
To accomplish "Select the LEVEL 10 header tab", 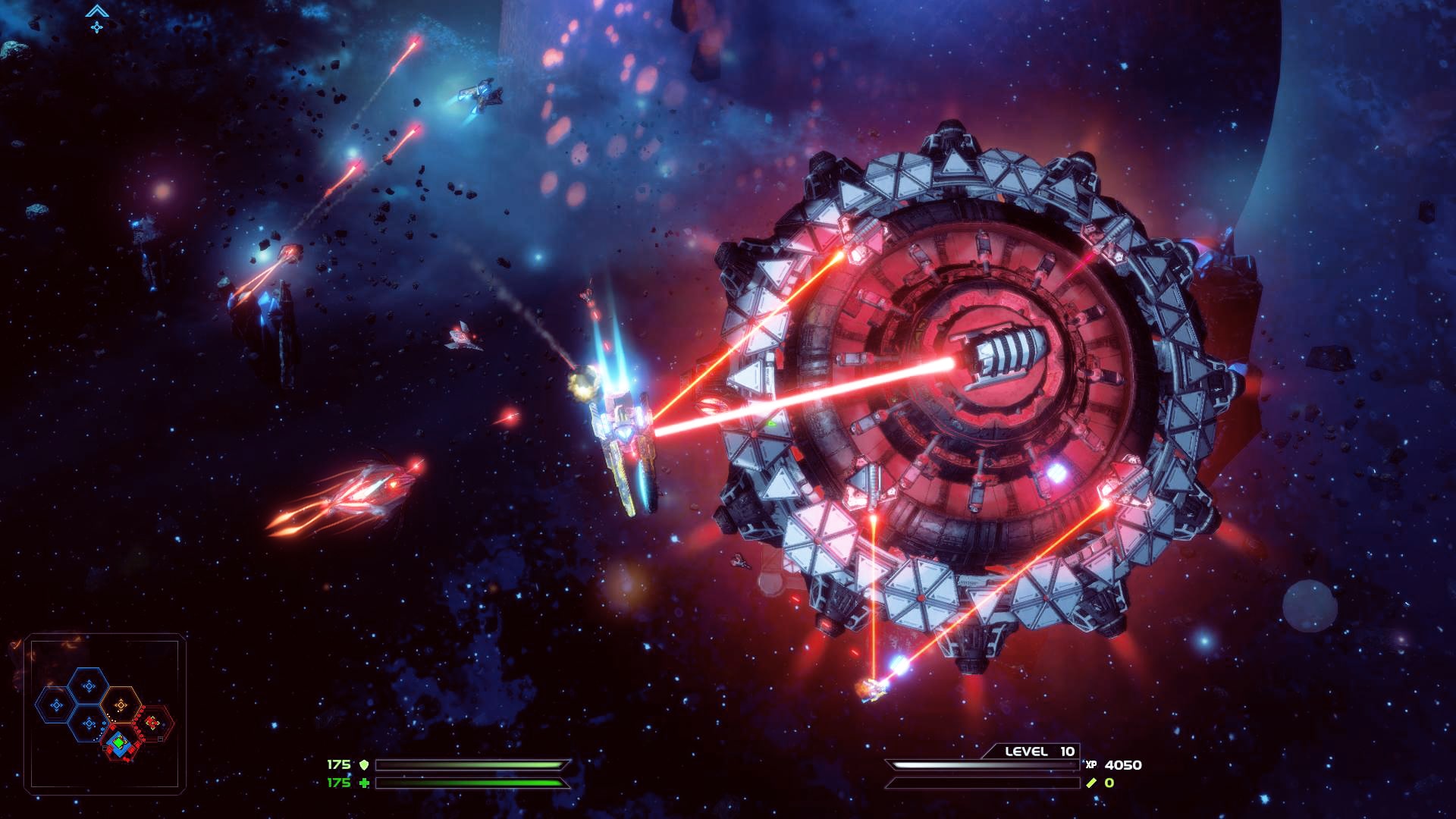I will [1039, 752].
